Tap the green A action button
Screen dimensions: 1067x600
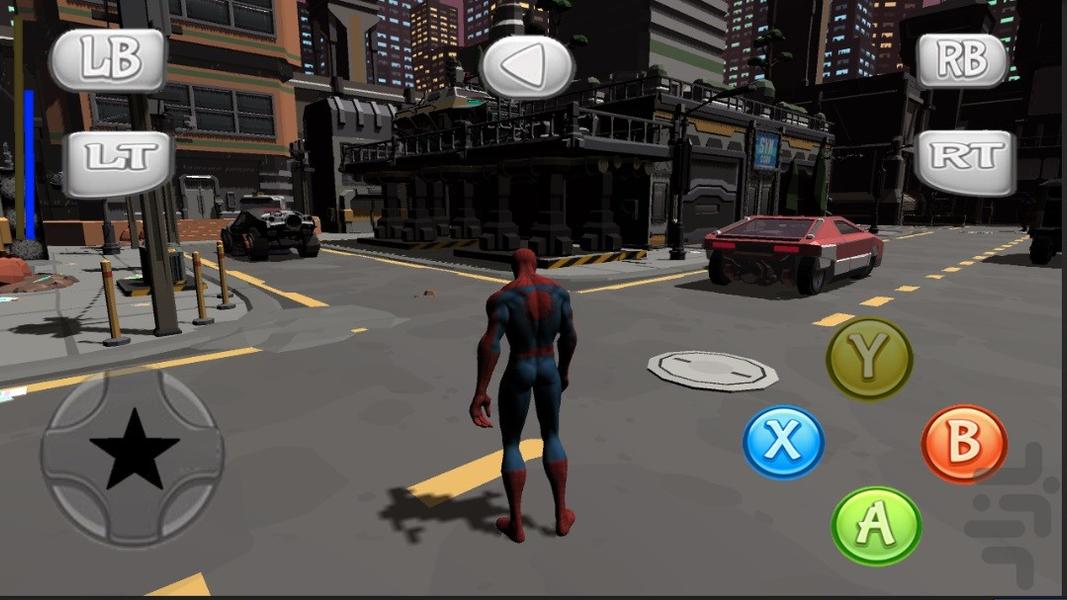click(876, 526)
